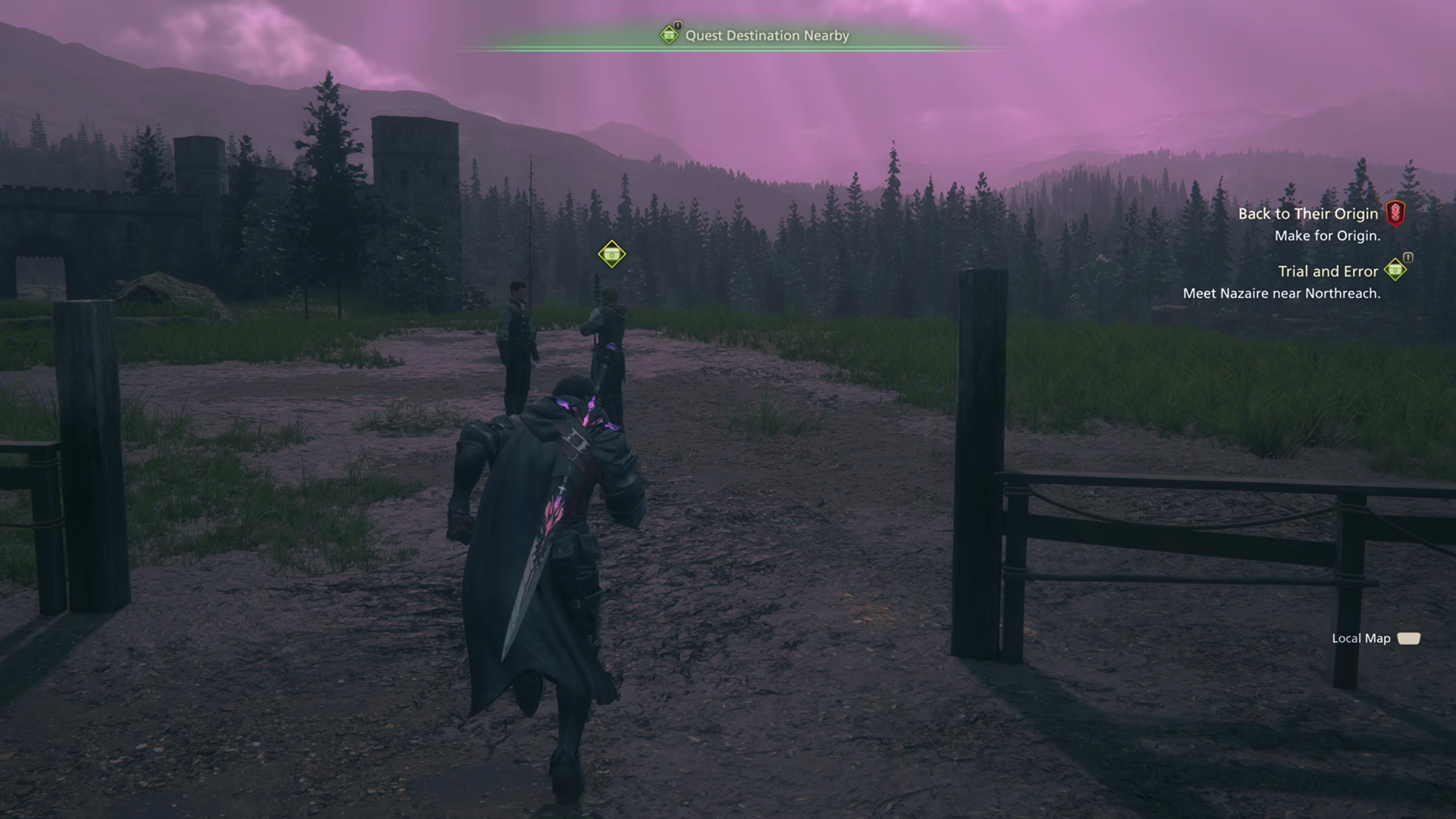Click the touchpad button icon beside Local Map
Viewport: 1456px width, 819px height.
coord(1409,639)
